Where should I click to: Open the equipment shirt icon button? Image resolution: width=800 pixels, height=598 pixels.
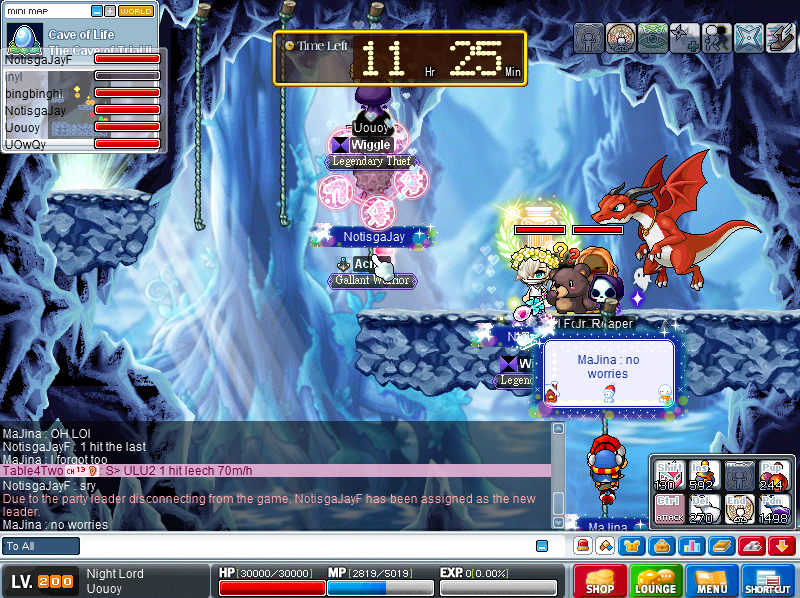pos(632,546)
